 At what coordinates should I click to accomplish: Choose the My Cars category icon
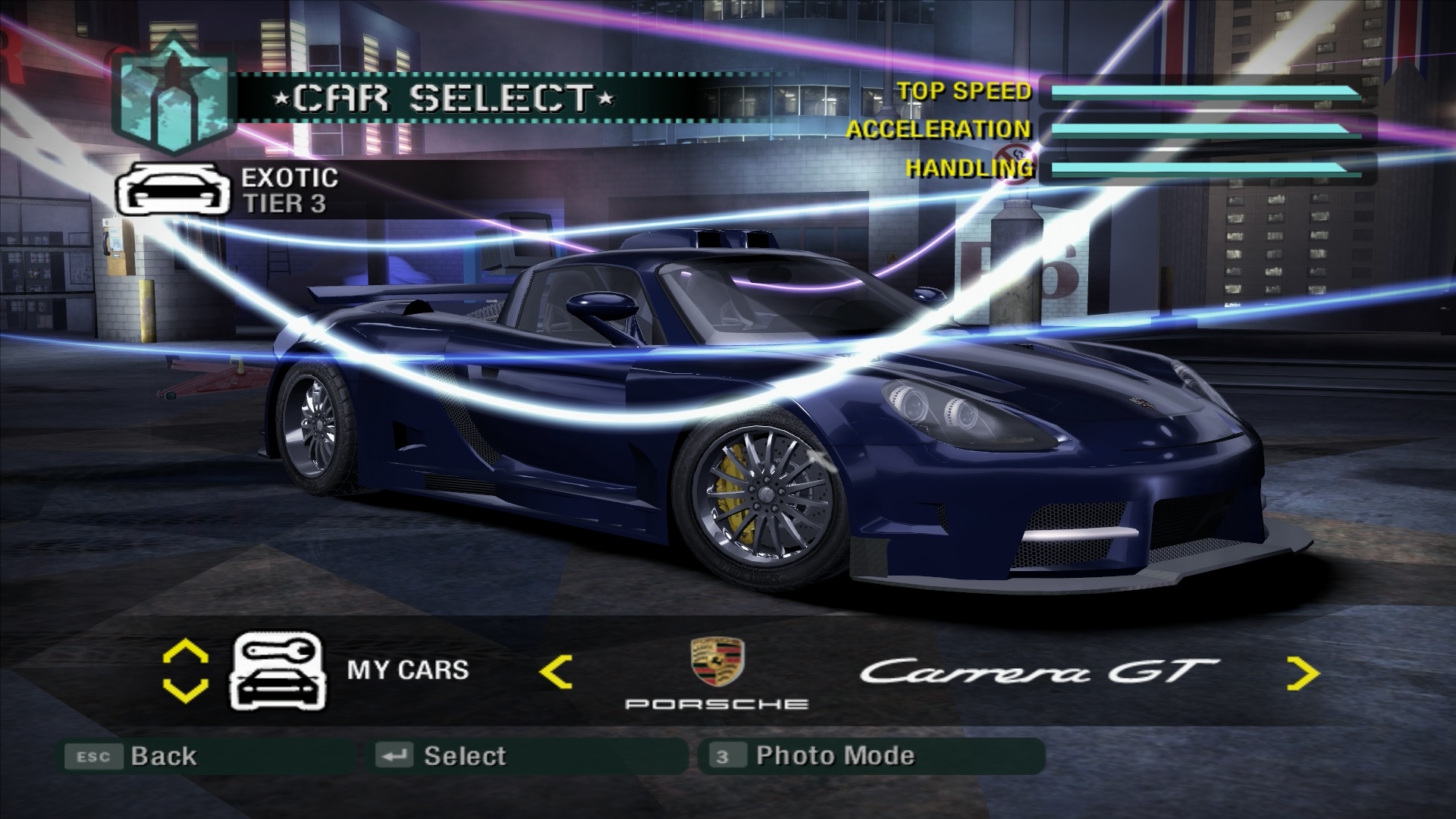[x=278, y=672]
